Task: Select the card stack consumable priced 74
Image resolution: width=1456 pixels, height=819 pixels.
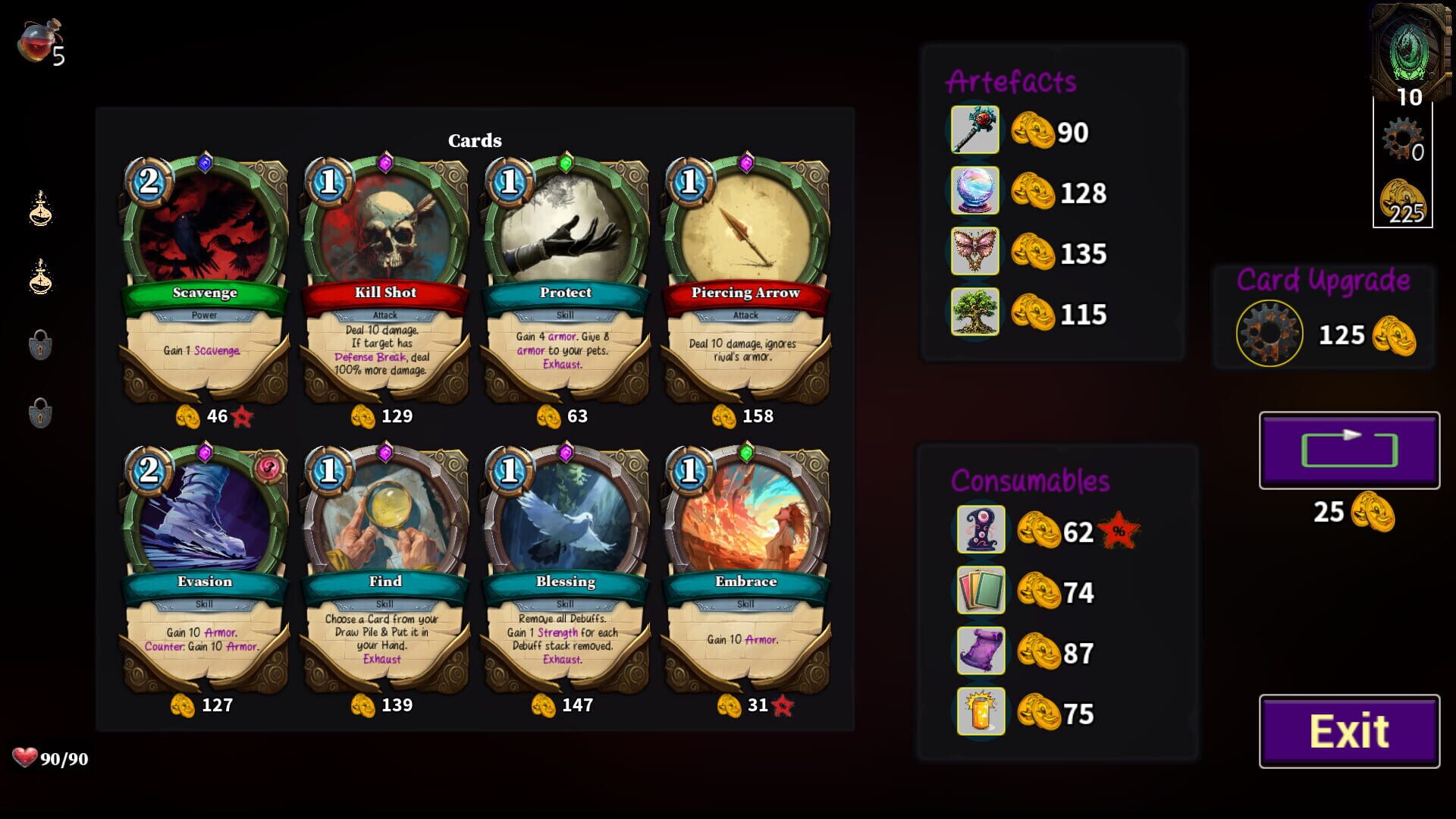Action: 981,589
